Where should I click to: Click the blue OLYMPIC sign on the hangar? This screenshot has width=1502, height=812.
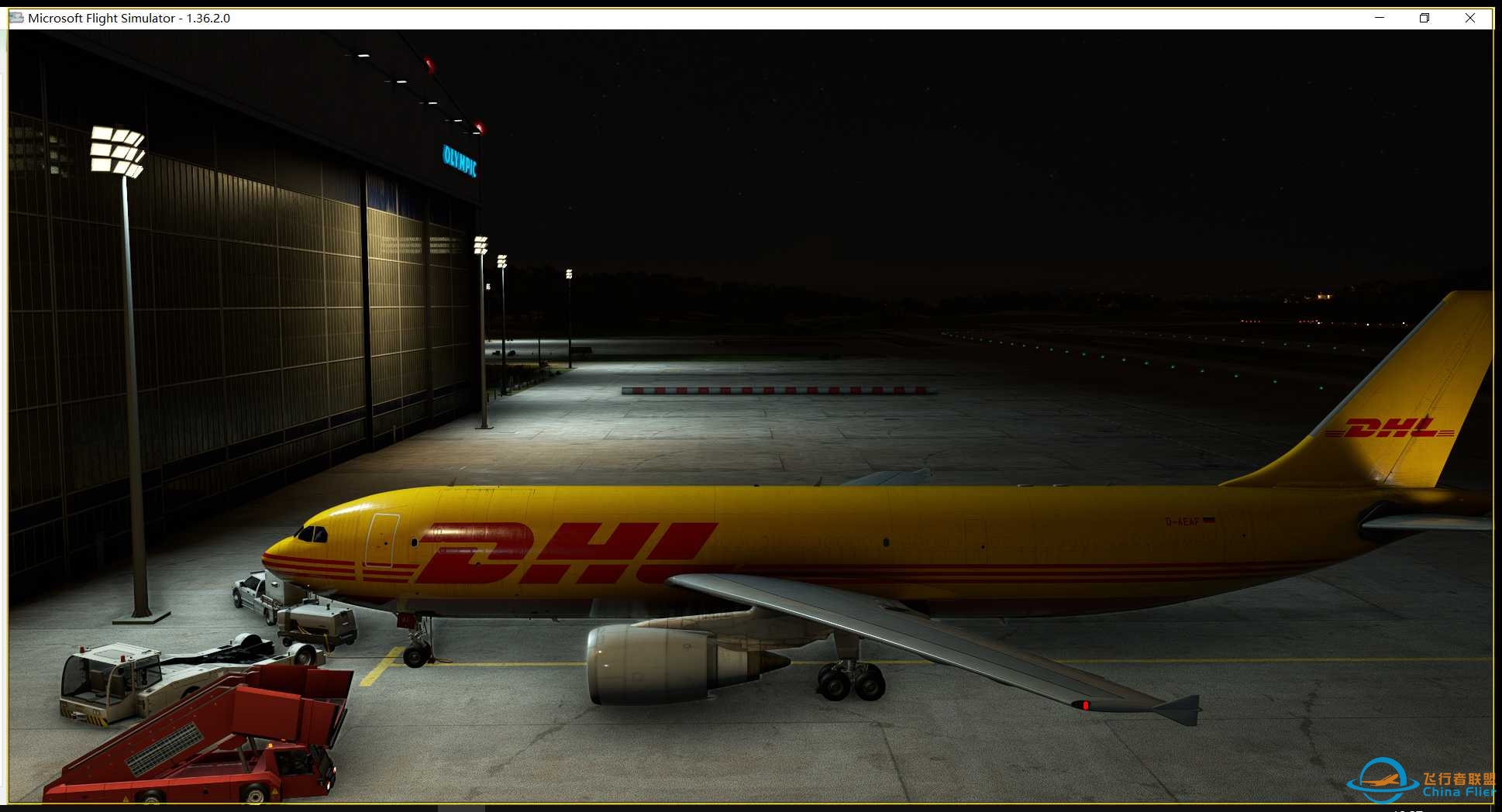click(x=459, y=160)
